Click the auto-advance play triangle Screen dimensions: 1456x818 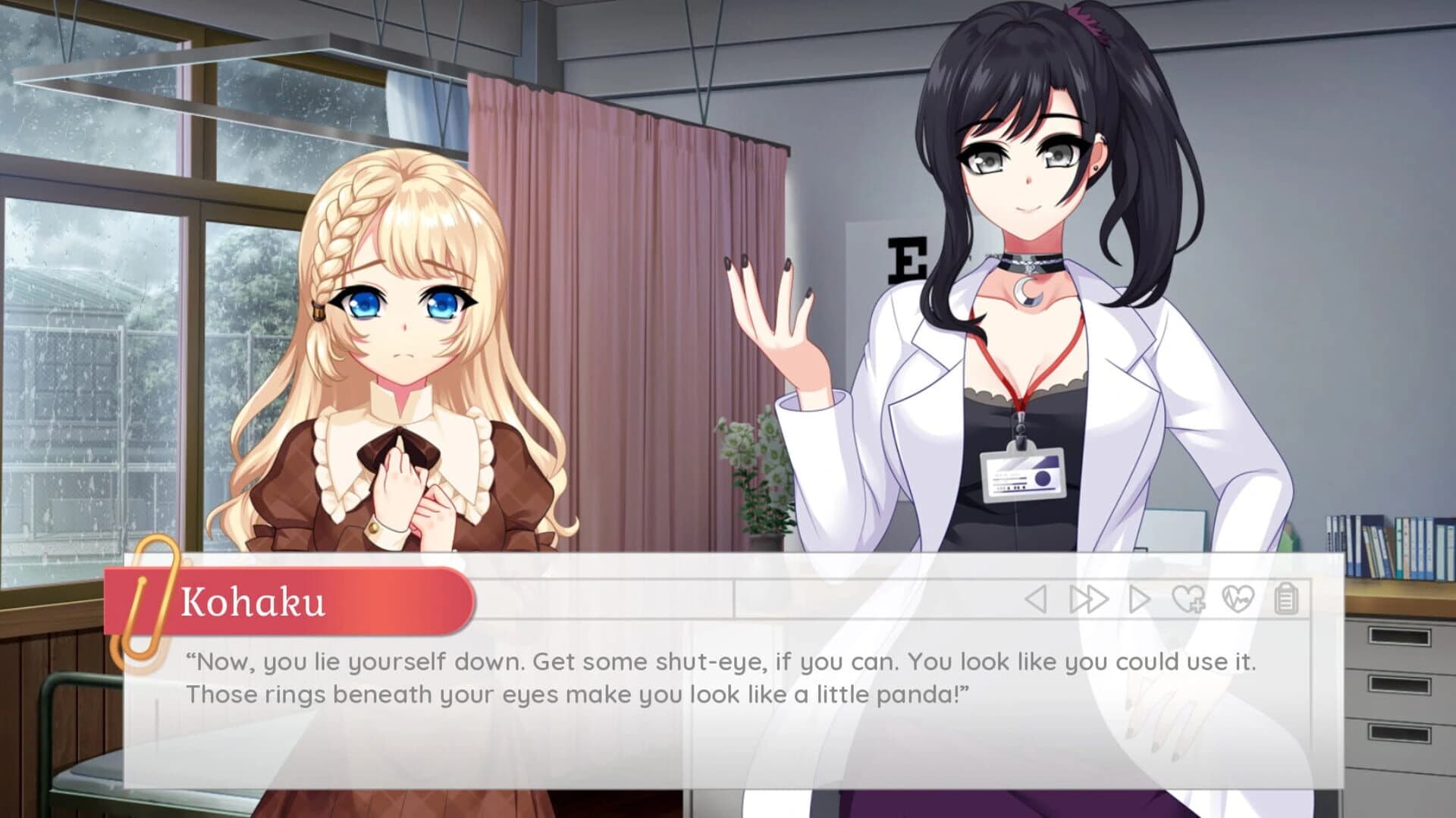1140,598
